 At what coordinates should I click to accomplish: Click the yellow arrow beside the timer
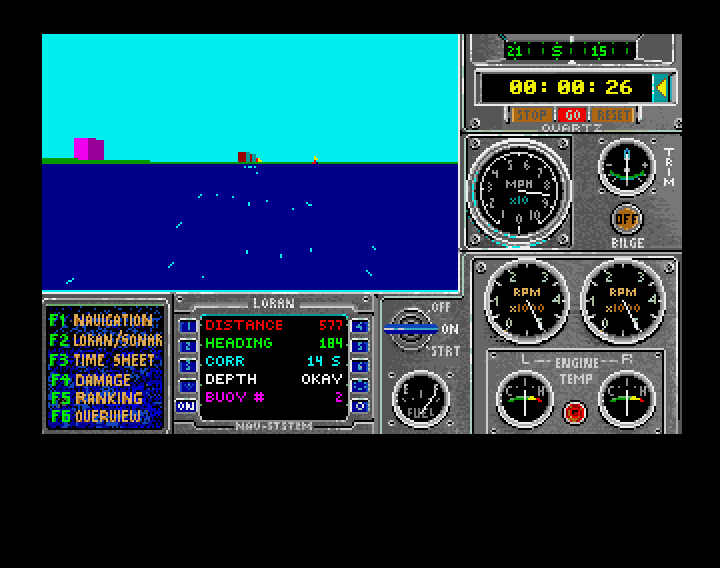click(661, 87)
